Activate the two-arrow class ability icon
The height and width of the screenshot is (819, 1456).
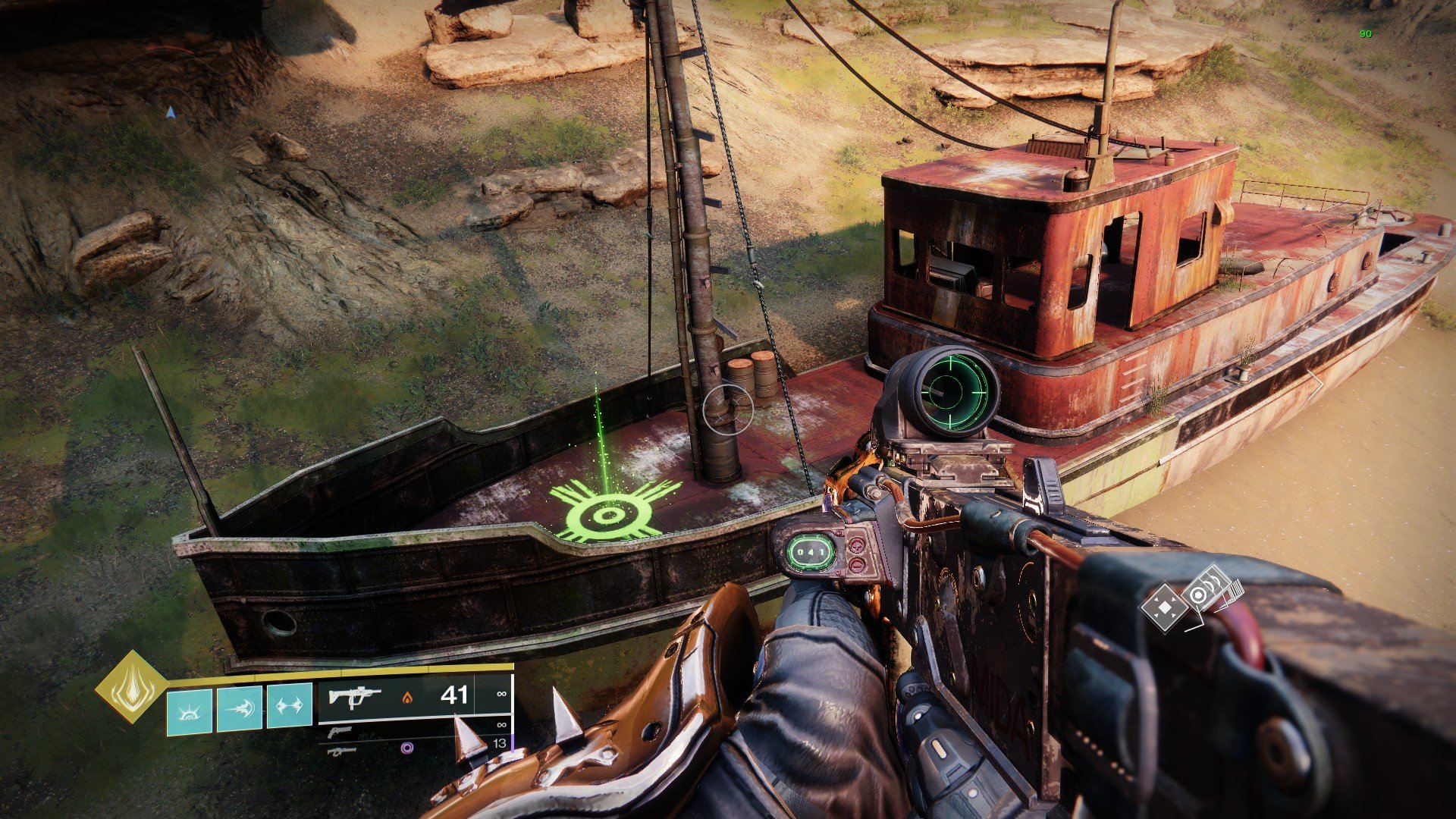pos(290,706)
